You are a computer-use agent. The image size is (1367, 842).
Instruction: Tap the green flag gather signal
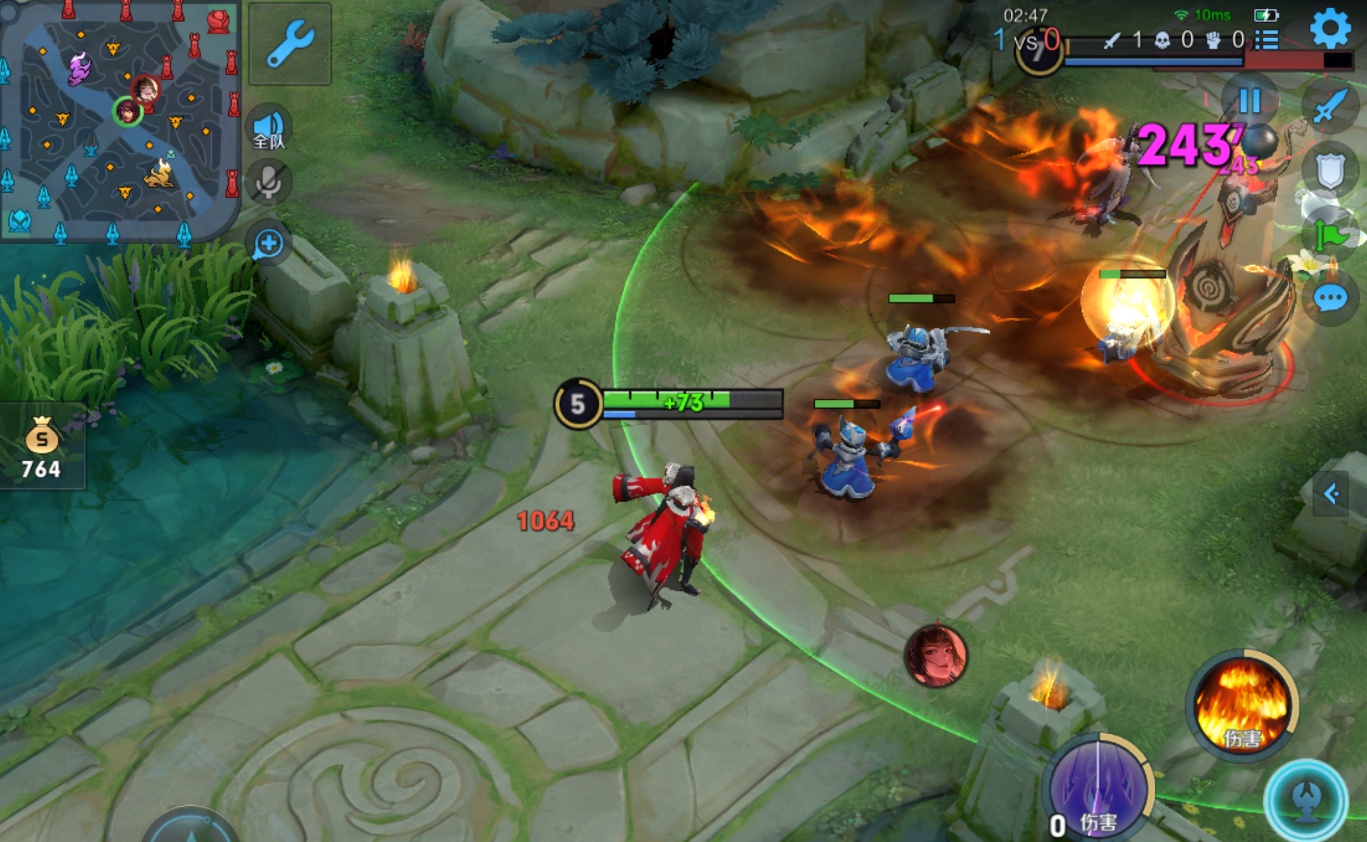tap(1330, 235)
